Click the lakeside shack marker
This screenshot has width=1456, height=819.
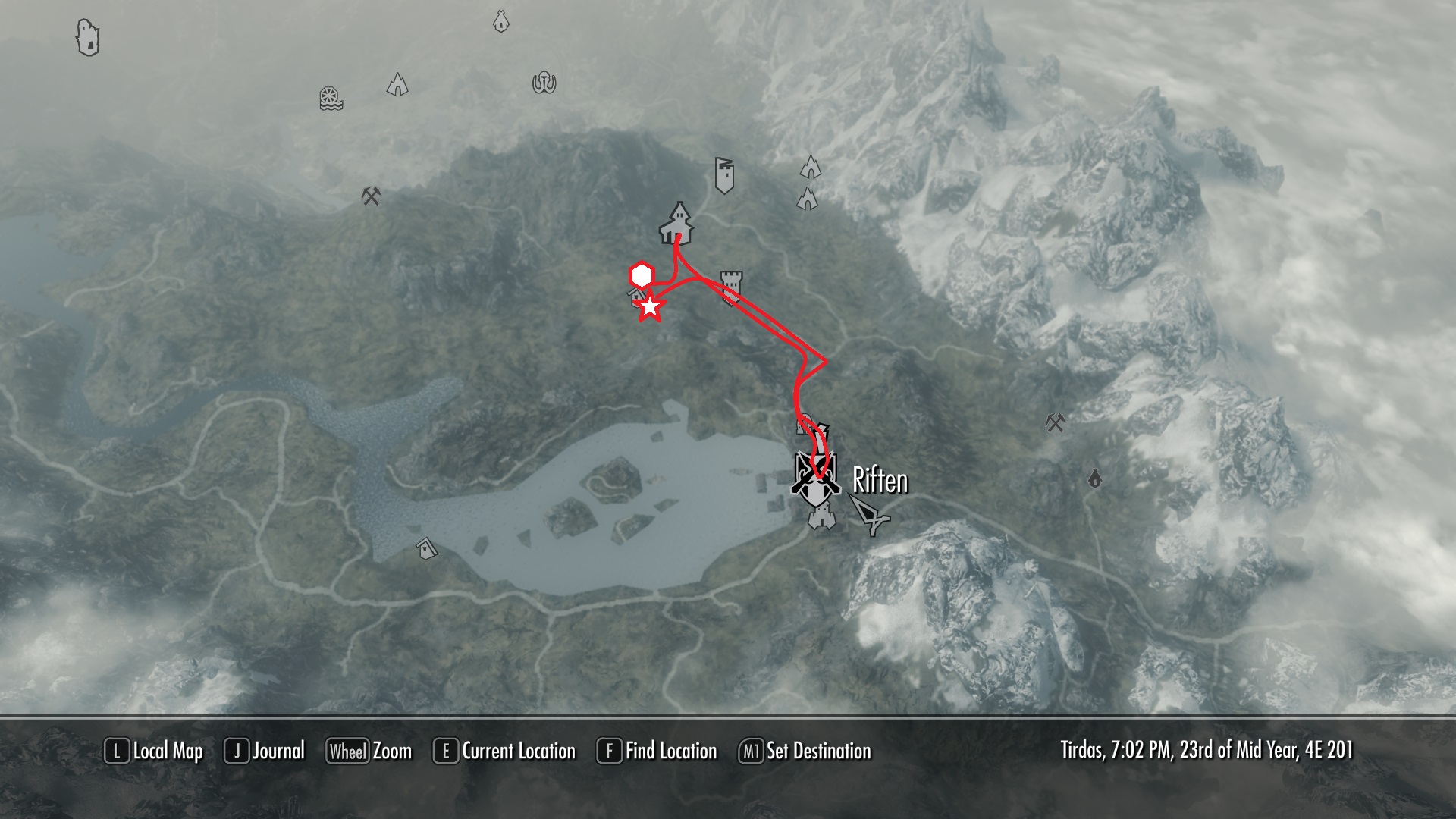(428, 548)
